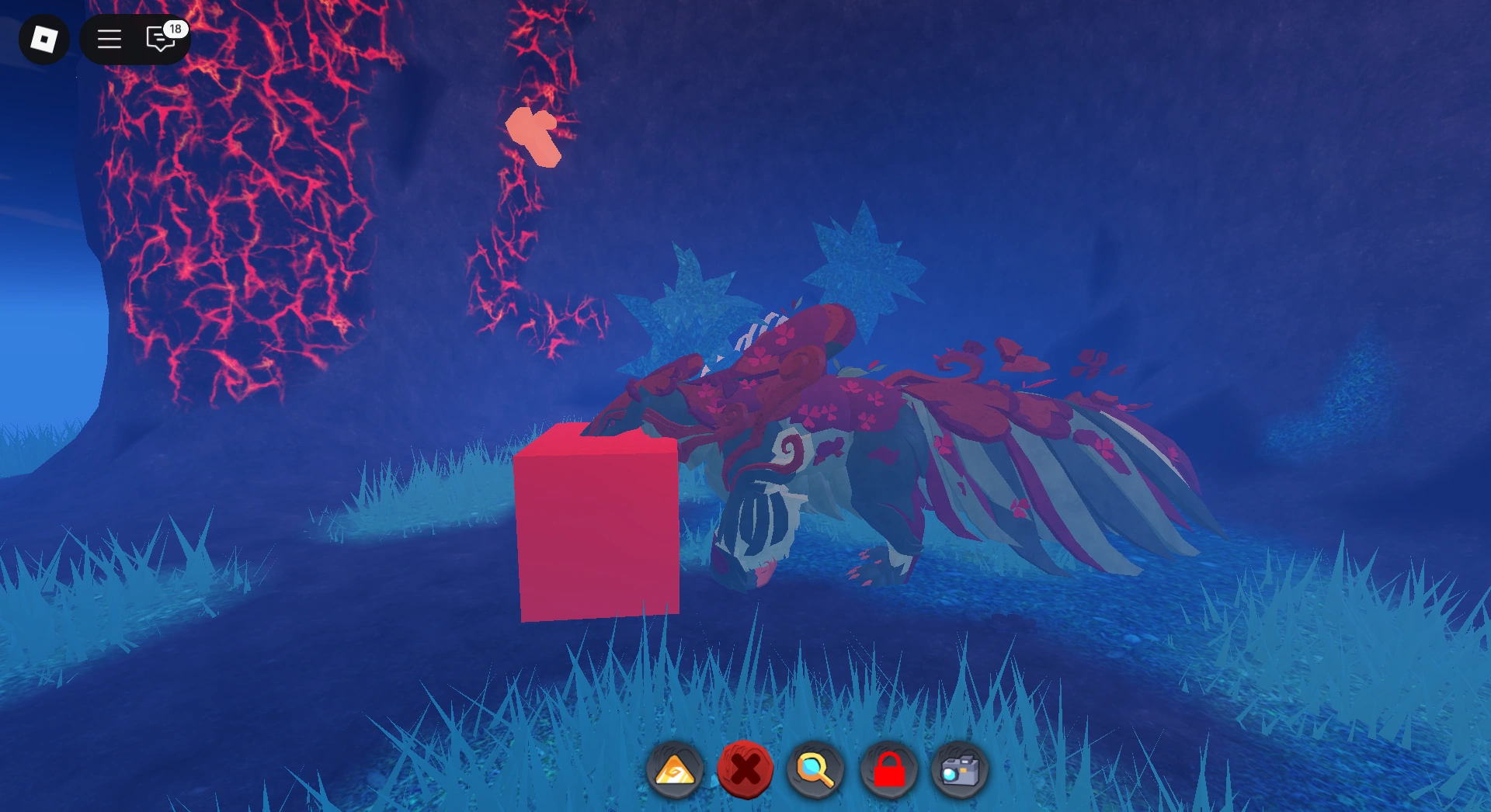Expand the hamburger navigation menu

click(x=109, y=39)
